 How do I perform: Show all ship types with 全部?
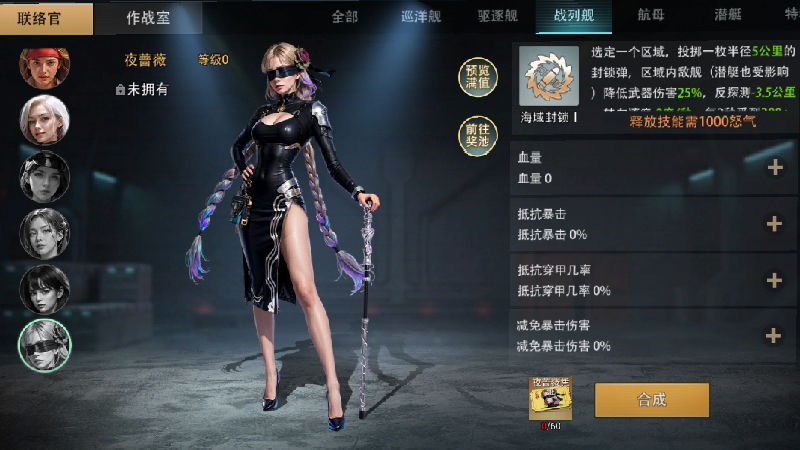tap(344, 16)
